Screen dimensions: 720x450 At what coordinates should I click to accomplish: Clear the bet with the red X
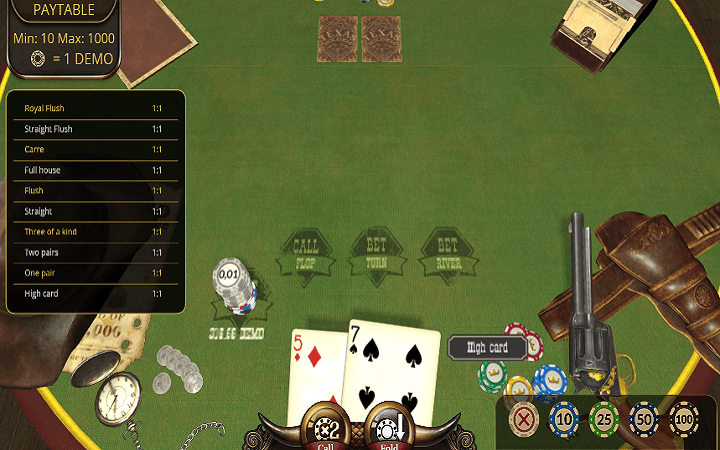(x=523, y=418)
